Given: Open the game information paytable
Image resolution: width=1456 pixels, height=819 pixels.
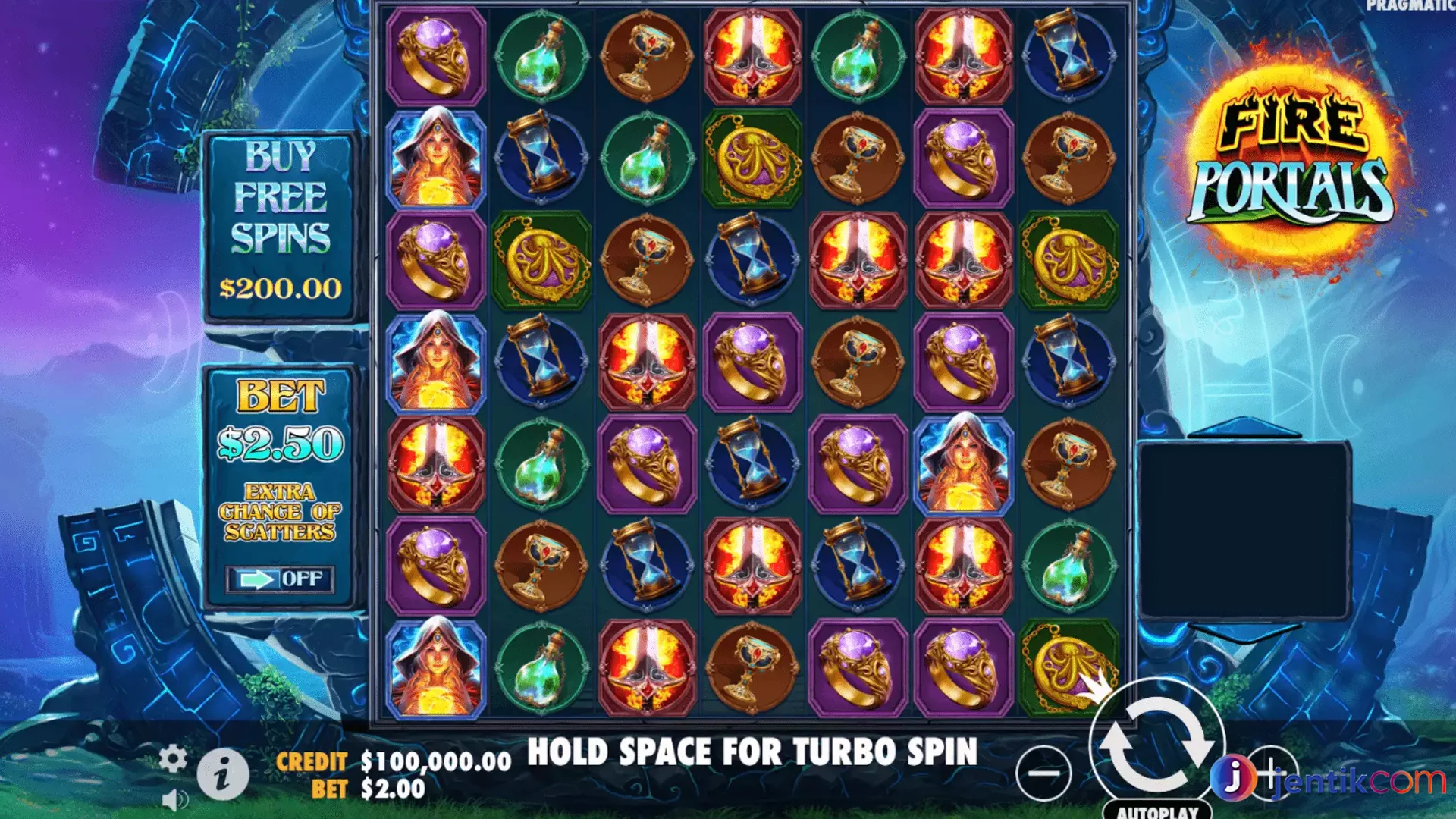Looking at the screenshot, I should pyautogui.click(x=224, y=775).
